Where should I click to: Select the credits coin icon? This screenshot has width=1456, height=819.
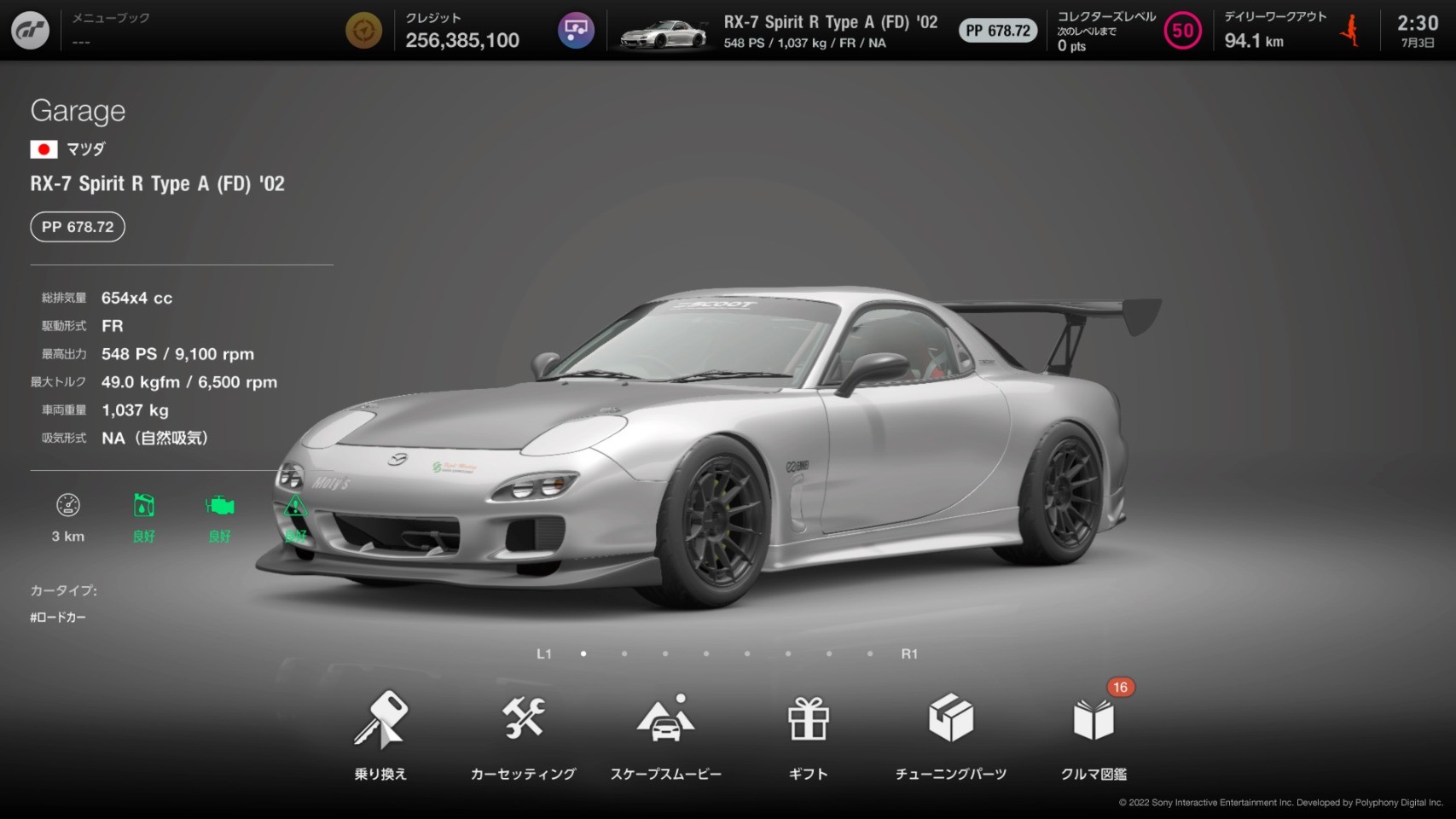tap(363, 31)
